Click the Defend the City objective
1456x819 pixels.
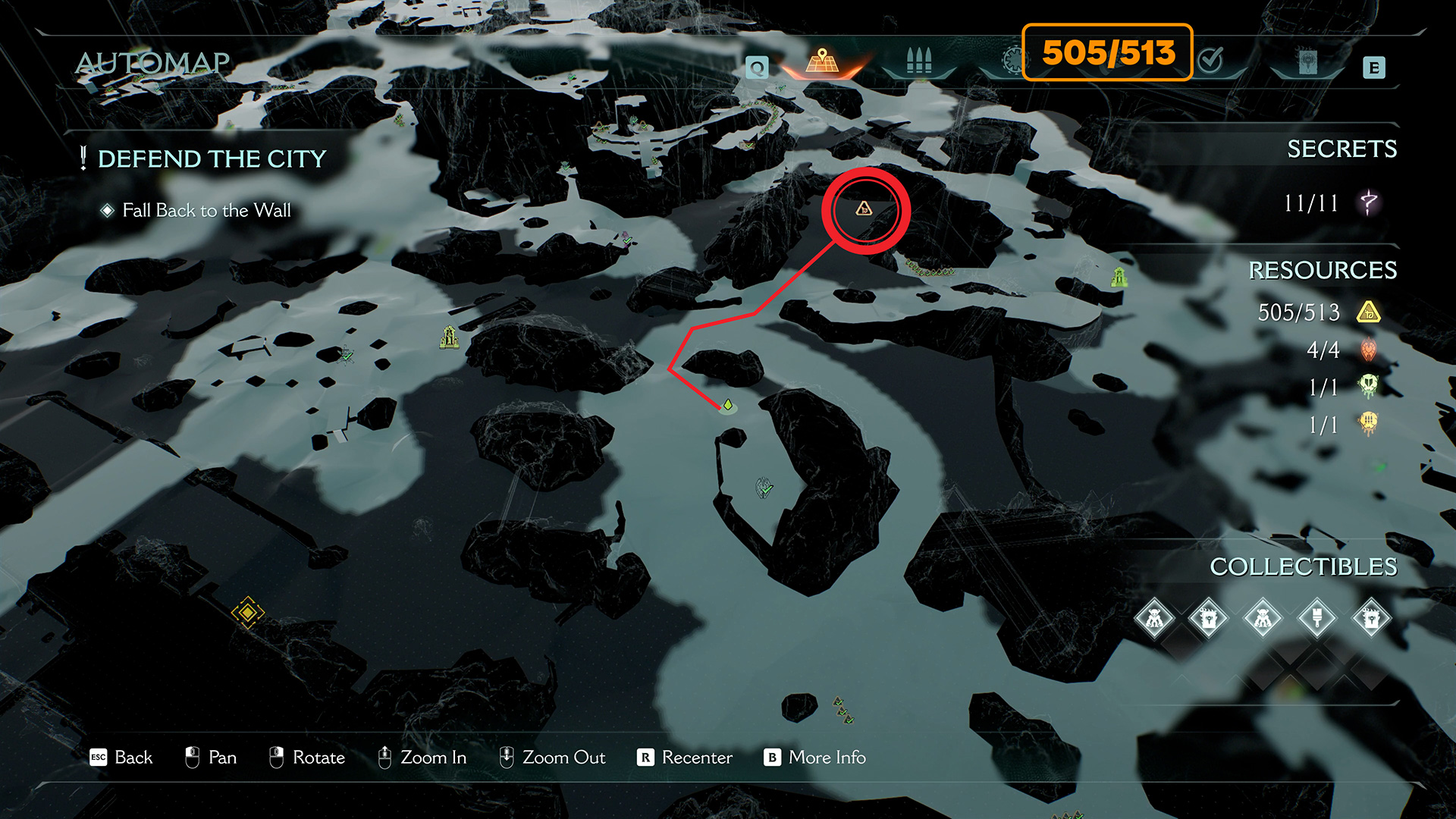pyautogui.click(x=212, y=158)
